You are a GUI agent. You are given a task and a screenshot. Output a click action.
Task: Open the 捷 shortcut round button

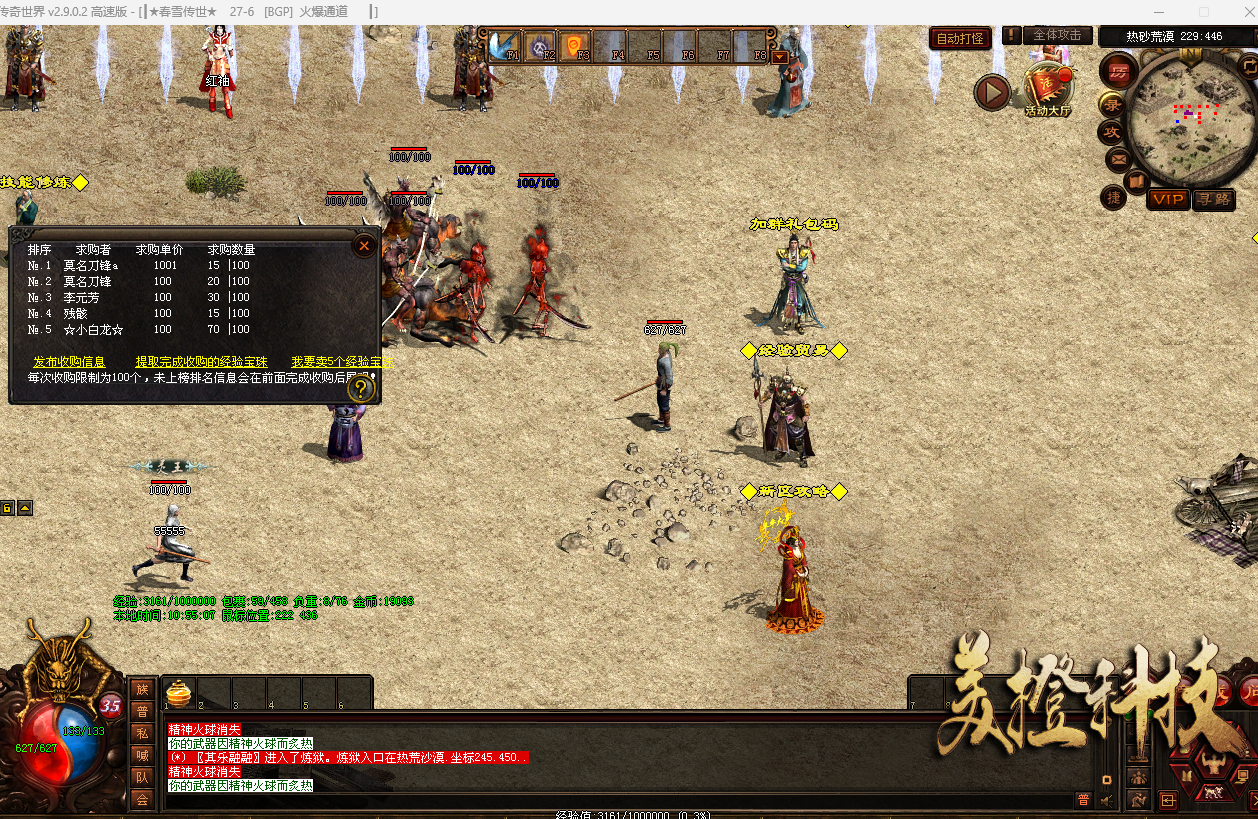(x=1114, y=198)
